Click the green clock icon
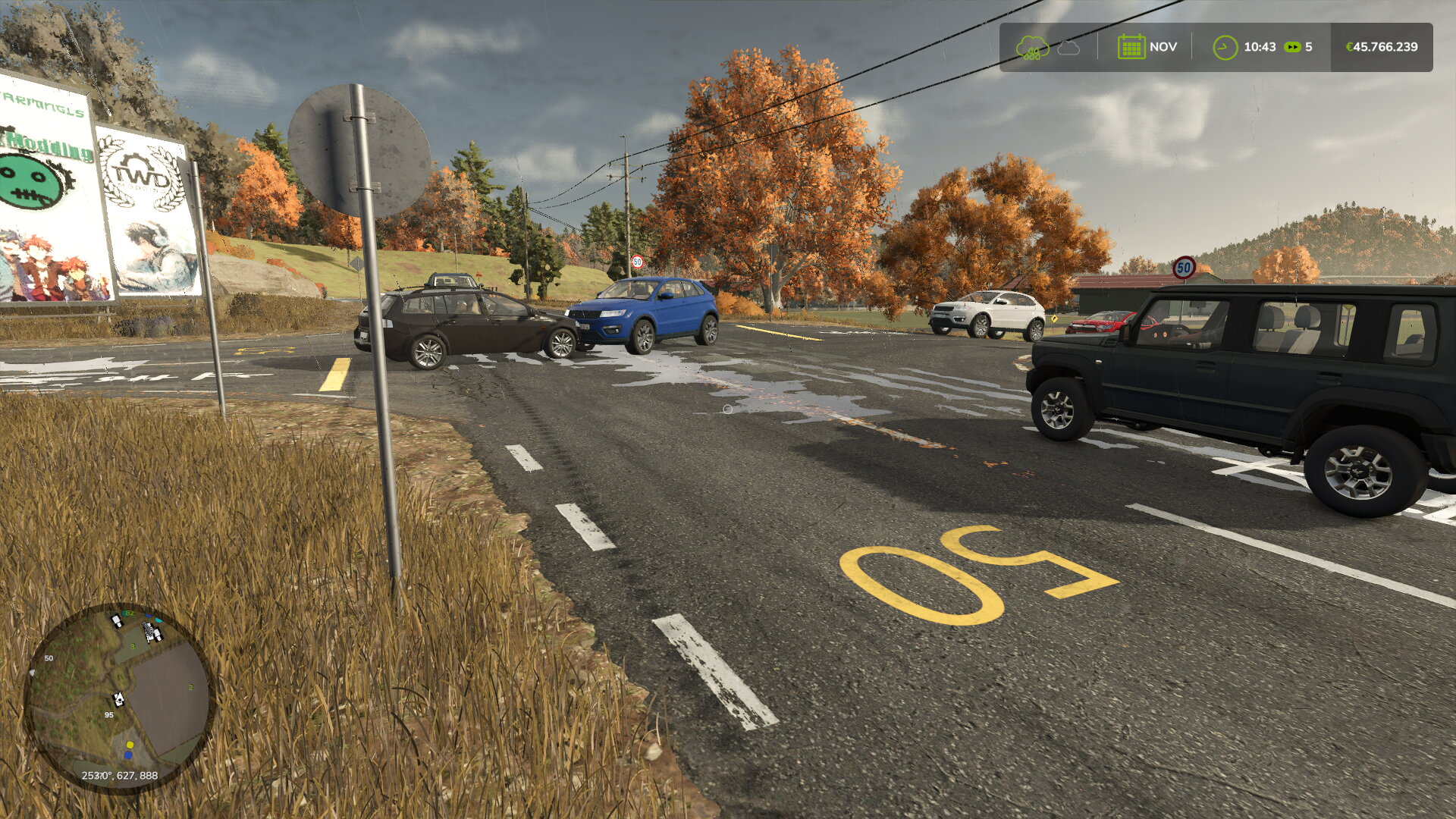 point(1225,47)
